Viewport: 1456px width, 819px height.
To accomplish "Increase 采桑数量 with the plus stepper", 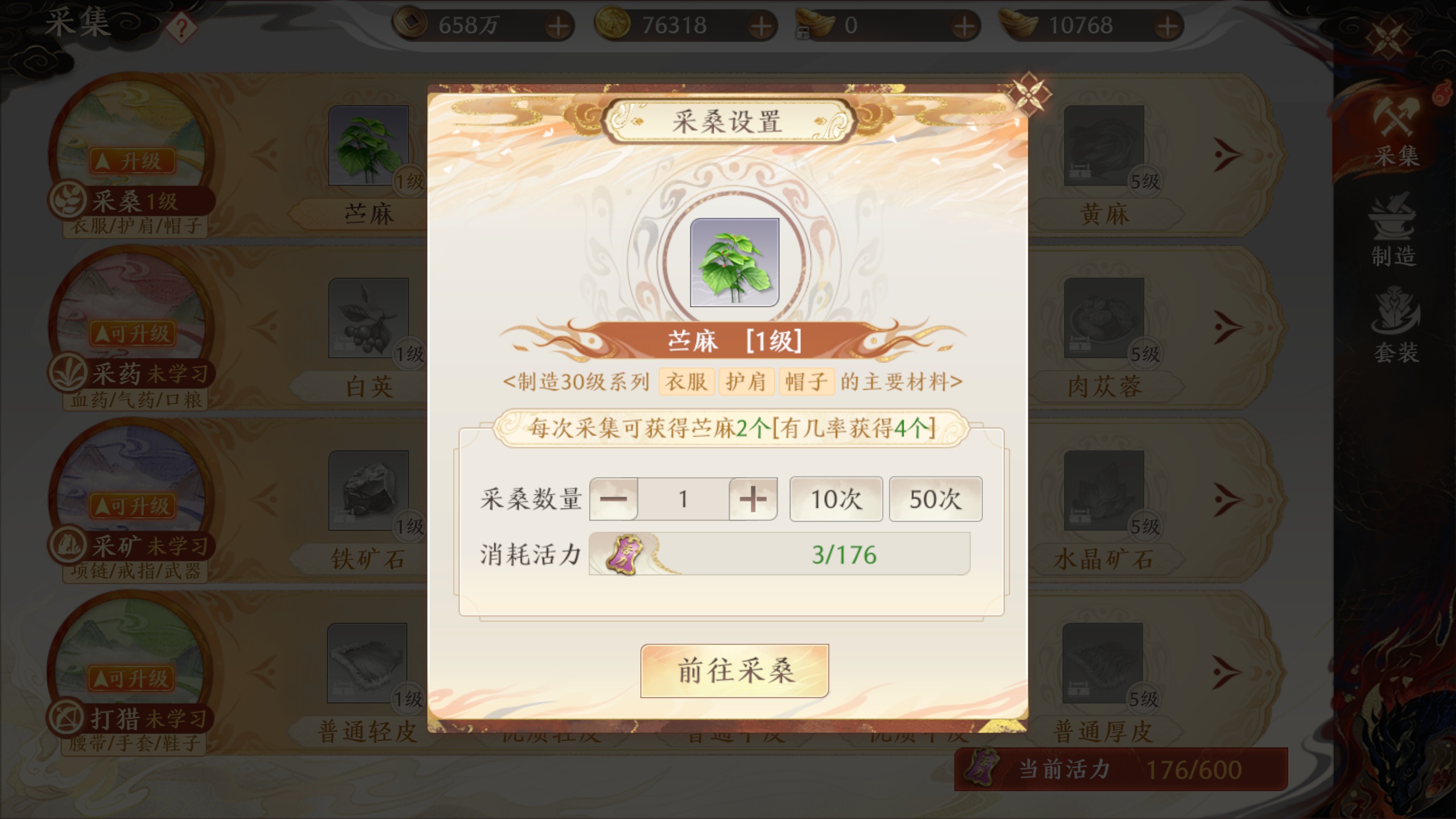I will [752, 499].
